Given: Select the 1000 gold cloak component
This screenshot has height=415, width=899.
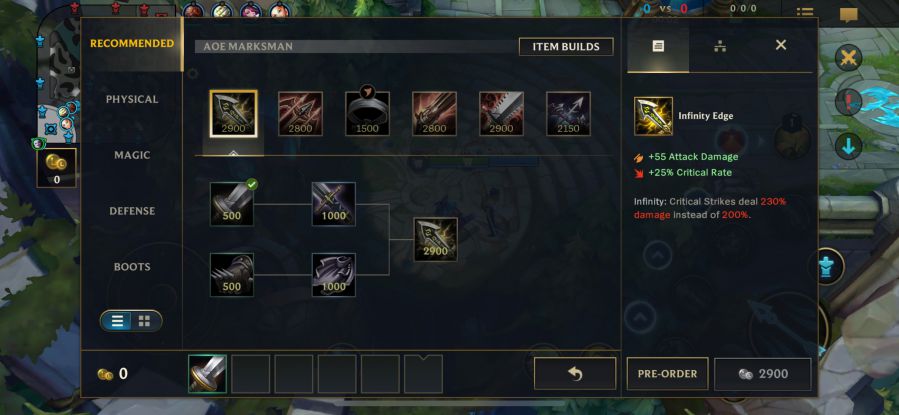Looking at the screenshot, I should (333, 274).
